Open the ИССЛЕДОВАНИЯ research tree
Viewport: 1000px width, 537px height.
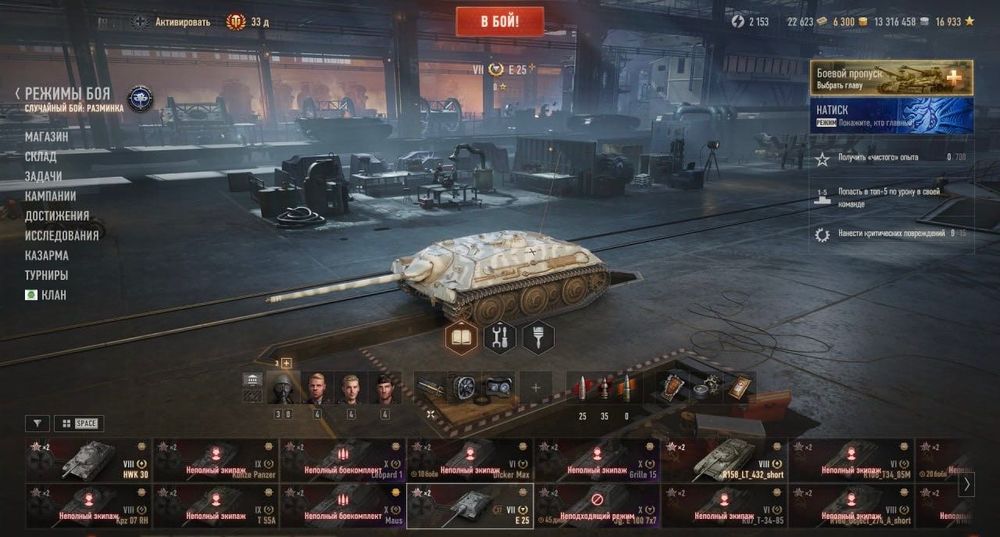[x=62, y=236]
